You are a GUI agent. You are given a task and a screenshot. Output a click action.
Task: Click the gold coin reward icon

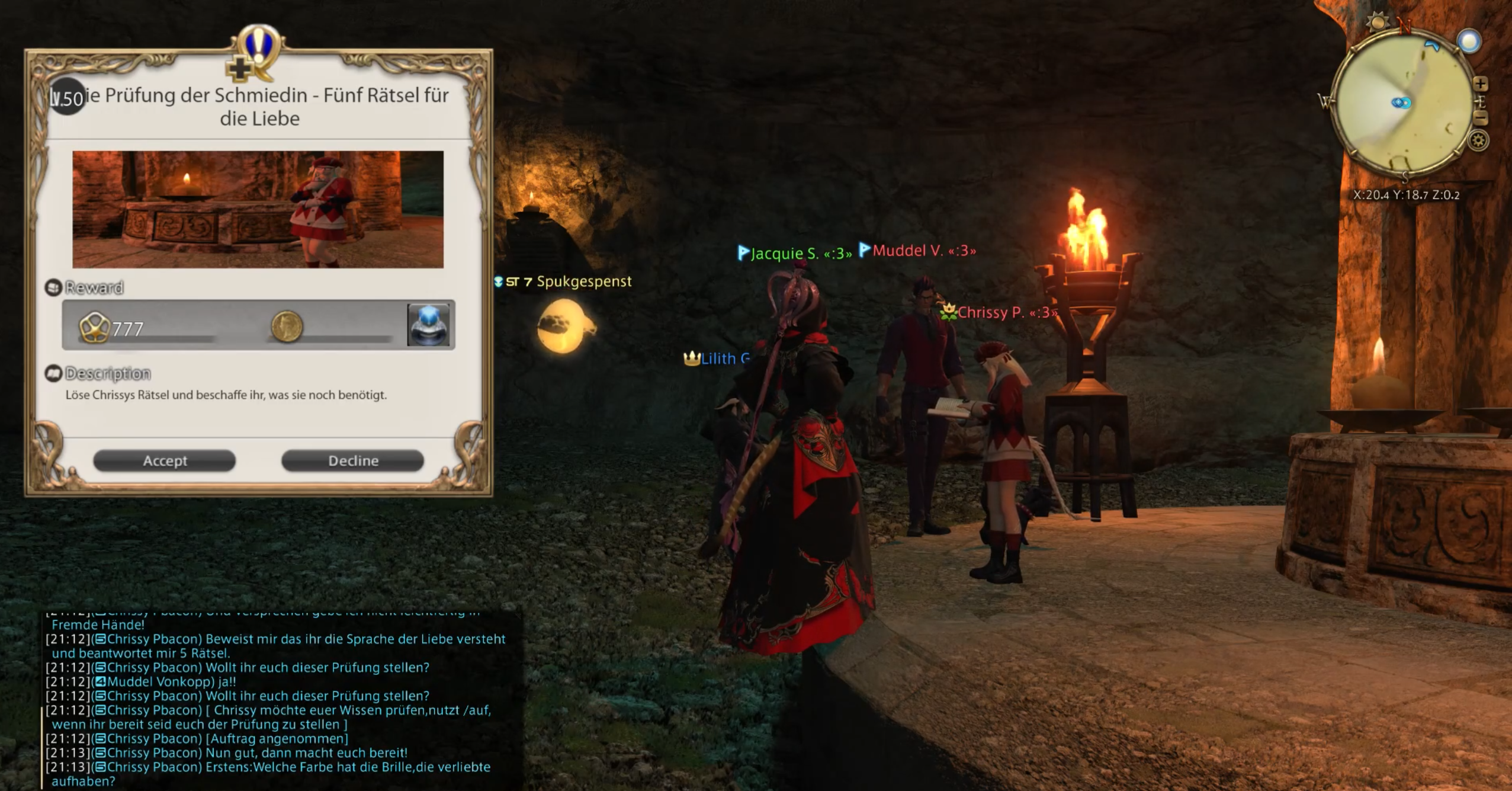287,326
